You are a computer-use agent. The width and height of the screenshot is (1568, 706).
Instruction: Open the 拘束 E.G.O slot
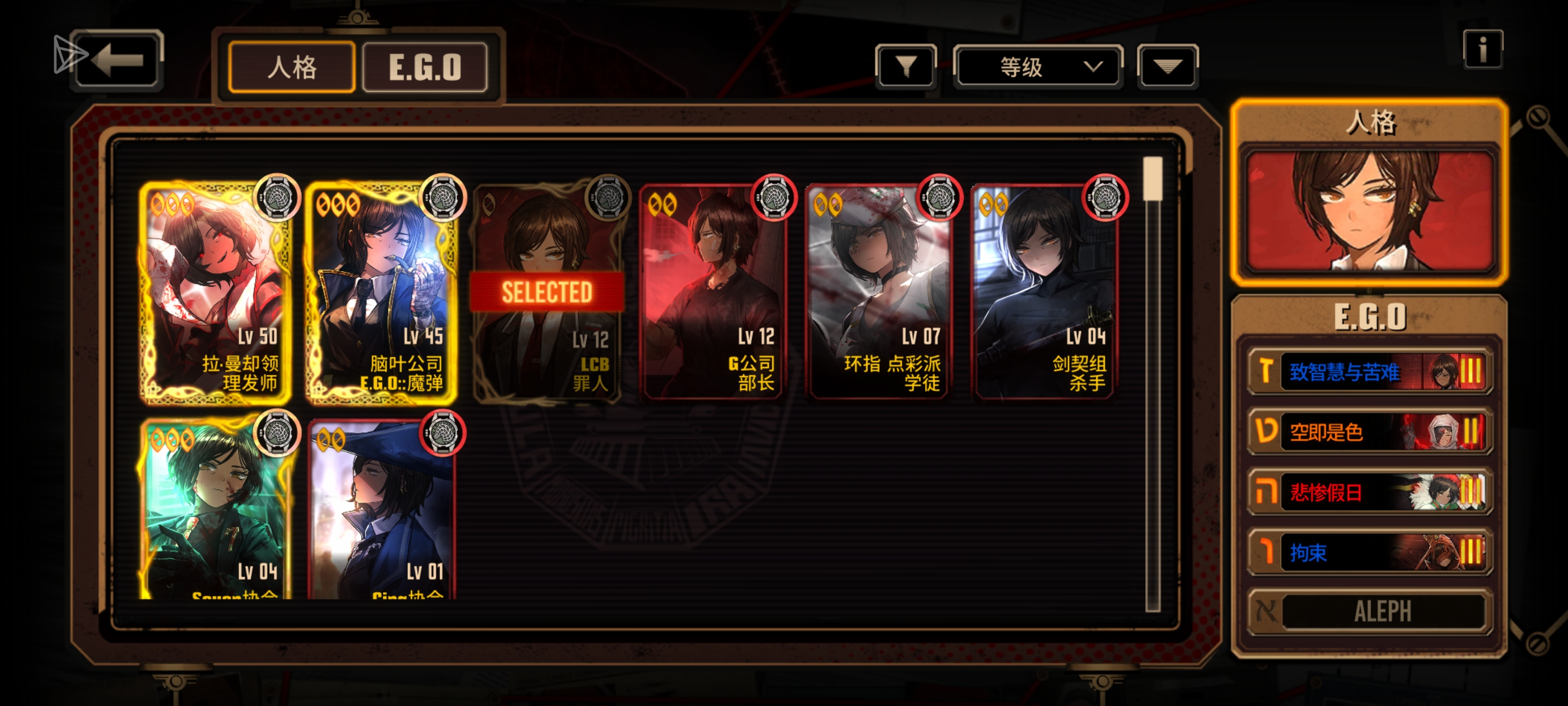pyautogui.click(x=1369, y=552)
